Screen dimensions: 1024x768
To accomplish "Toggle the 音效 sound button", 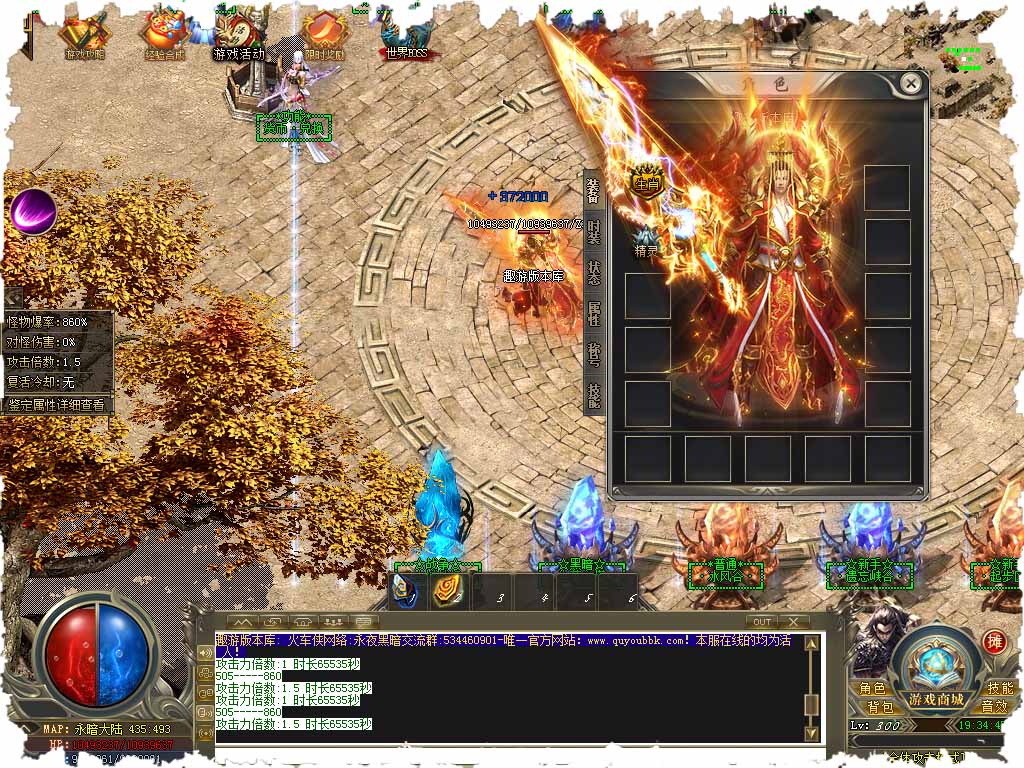I will 995,707.
